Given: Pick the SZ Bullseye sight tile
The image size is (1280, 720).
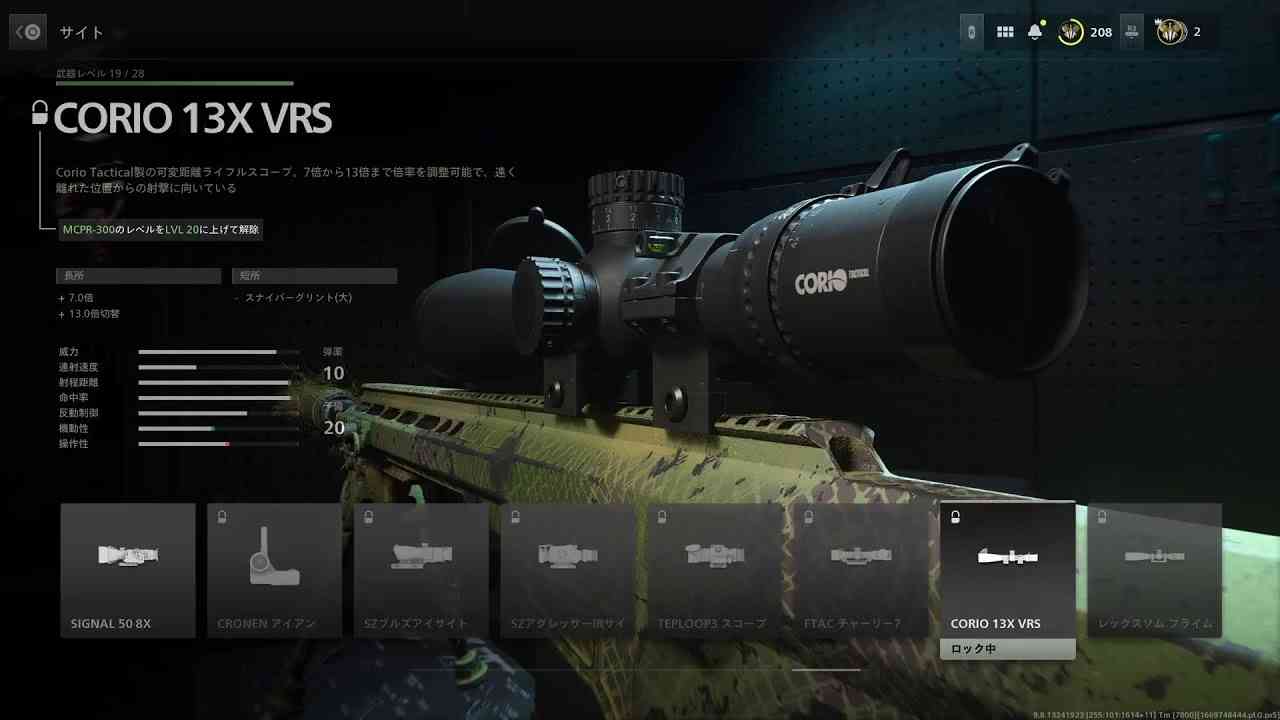Looking at the screenshot, I should click(x=421, y=570).
